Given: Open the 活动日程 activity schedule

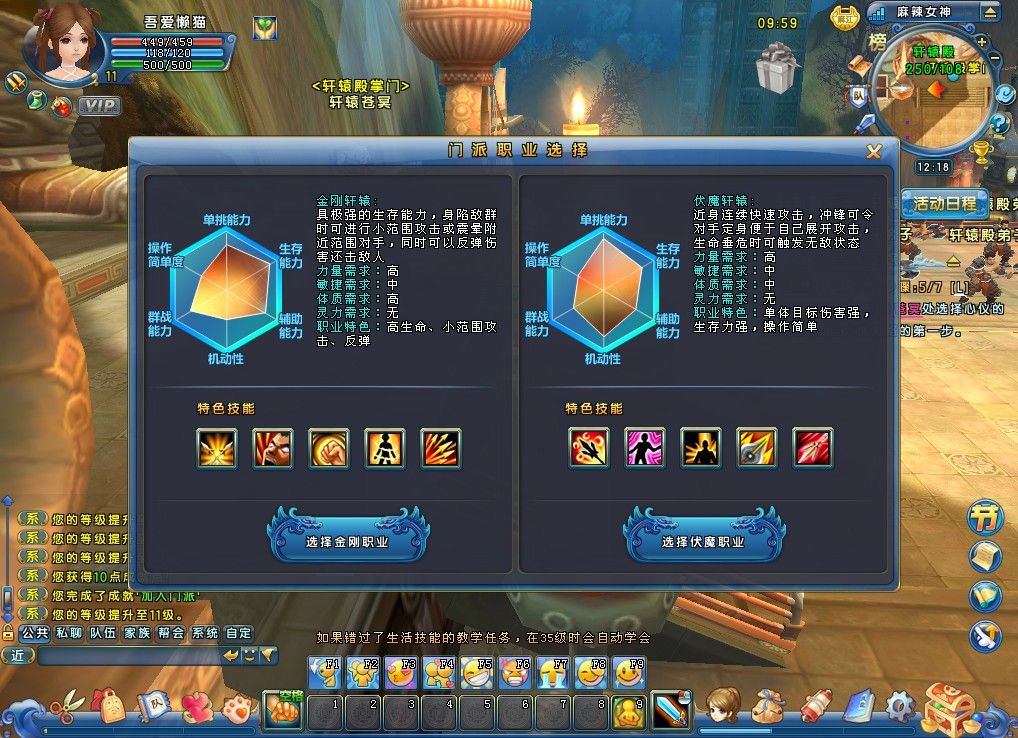Looking at the screenshot, I should coord(945,203).
